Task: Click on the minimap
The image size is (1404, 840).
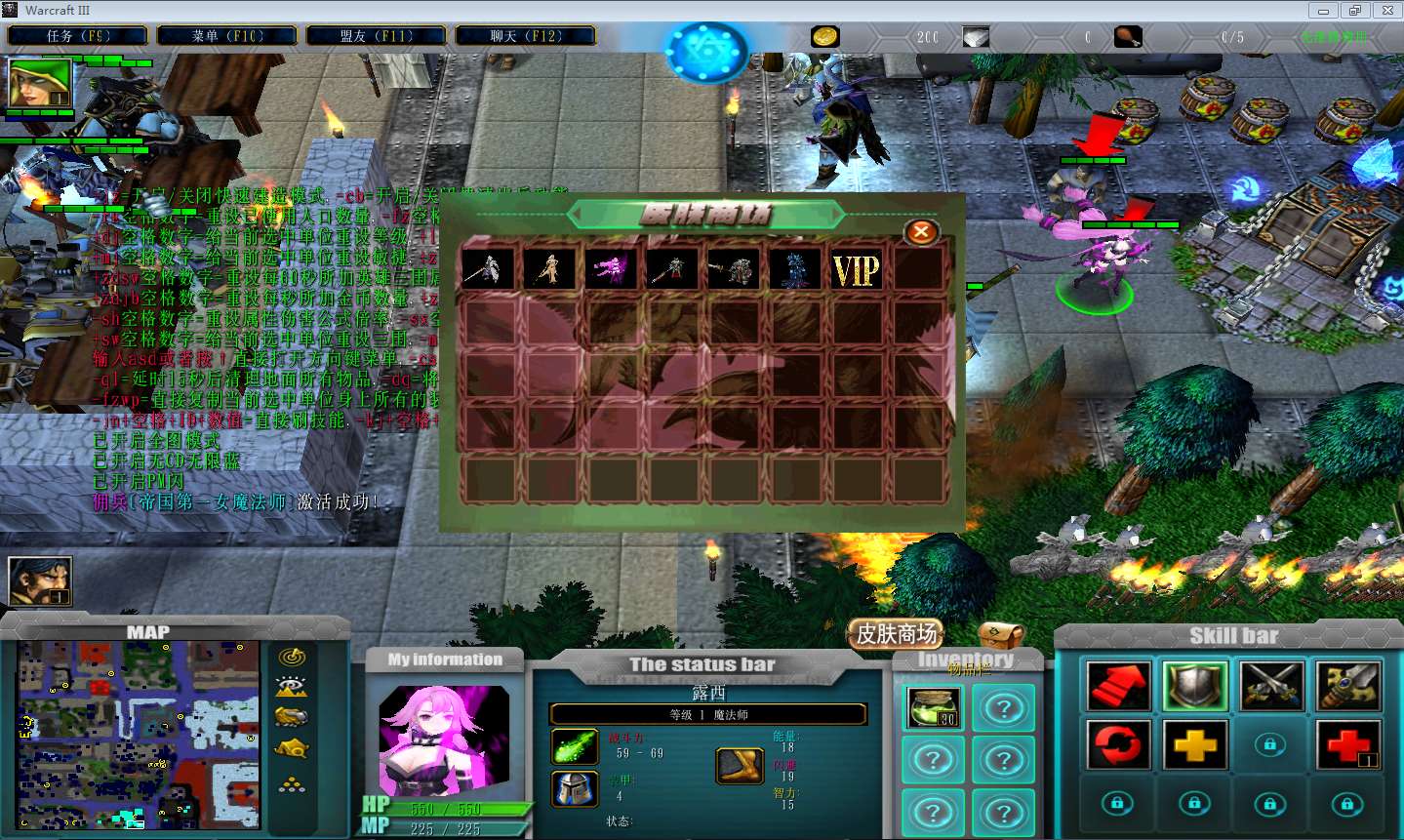Action: click(x=139, y=734)
